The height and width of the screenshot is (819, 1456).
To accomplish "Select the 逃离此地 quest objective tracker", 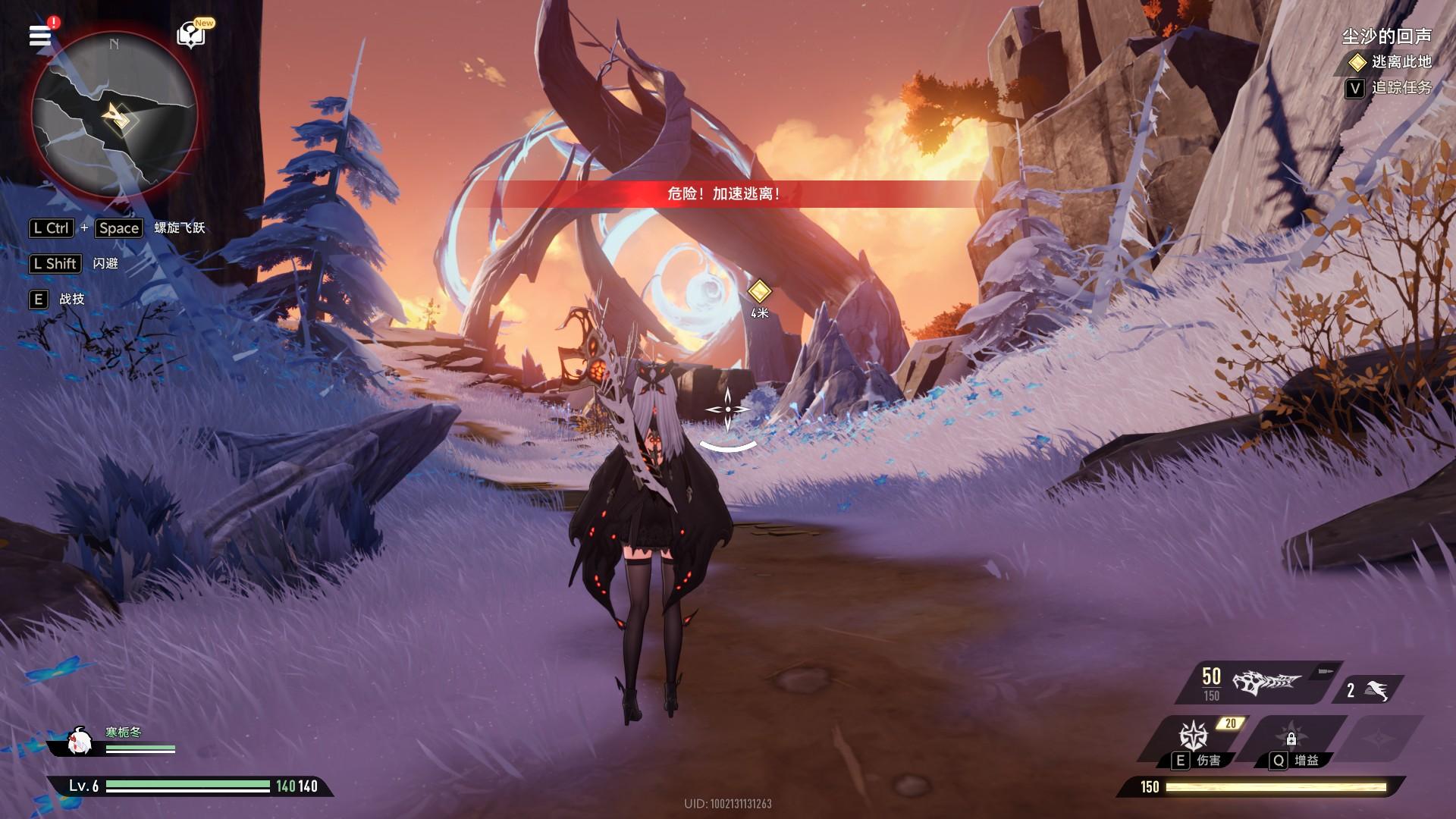I will tap(1392, 61).
